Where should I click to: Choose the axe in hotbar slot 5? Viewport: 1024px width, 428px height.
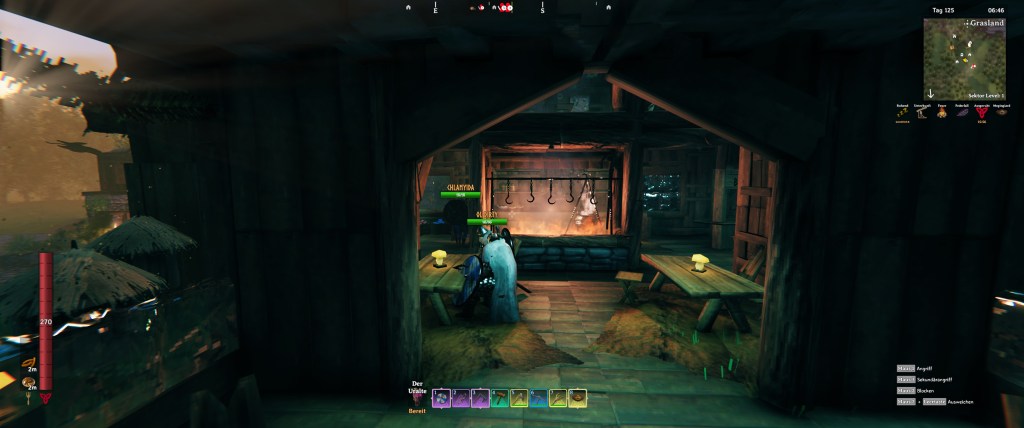tap(519, 398)
